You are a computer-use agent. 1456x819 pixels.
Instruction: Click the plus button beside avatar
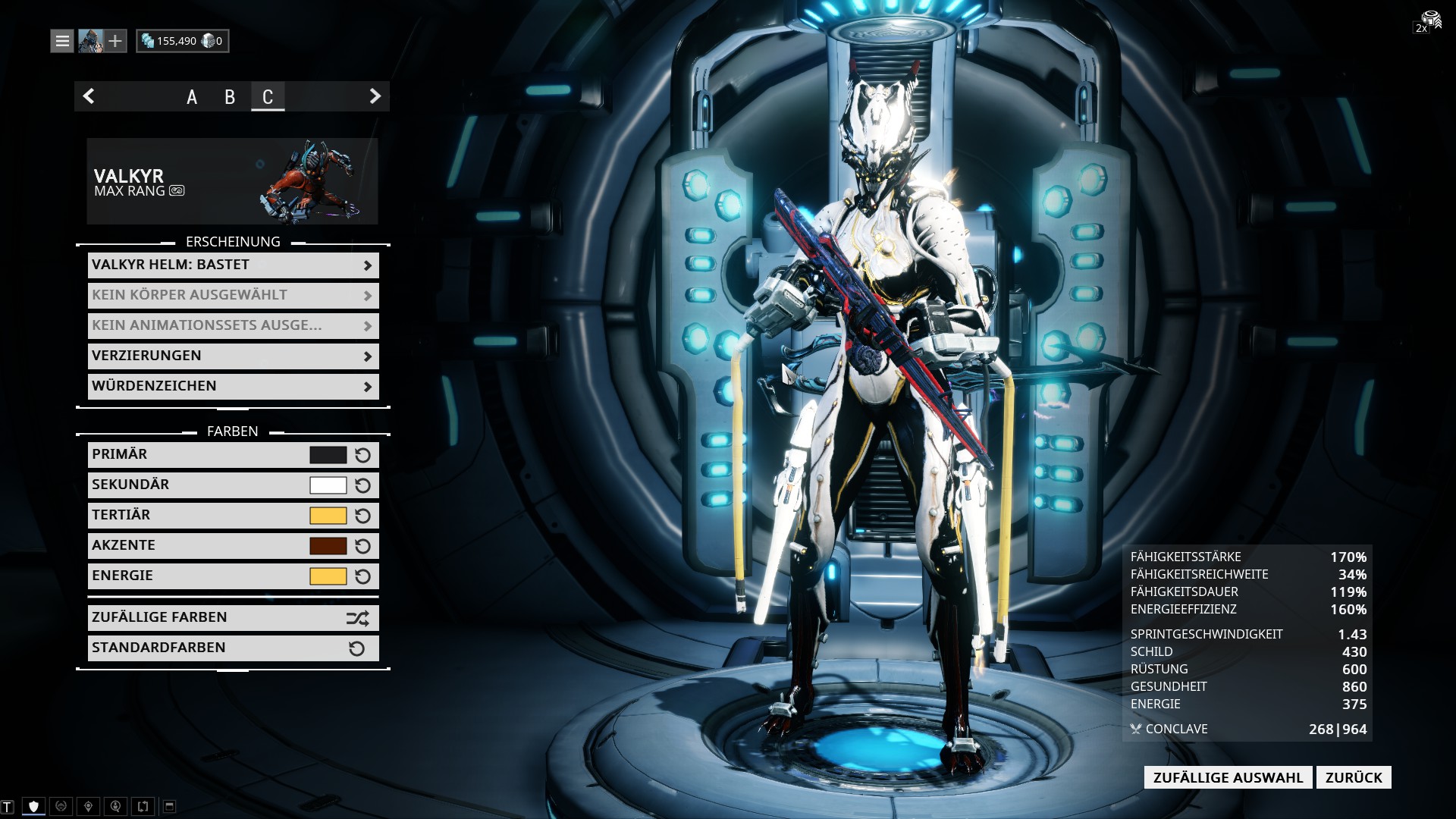tap(115, 41)
